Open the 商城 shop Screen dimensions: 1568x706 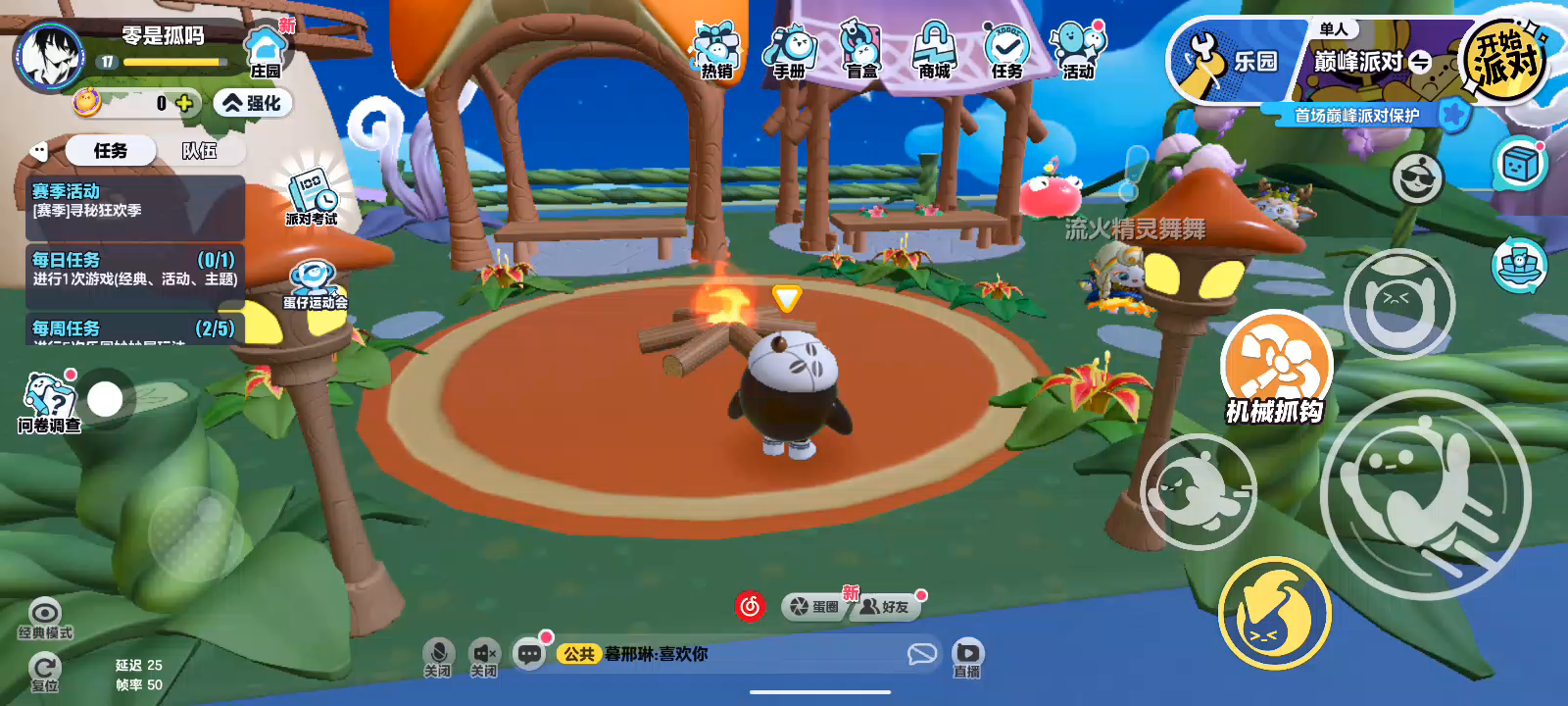click(x=934, y=52)
